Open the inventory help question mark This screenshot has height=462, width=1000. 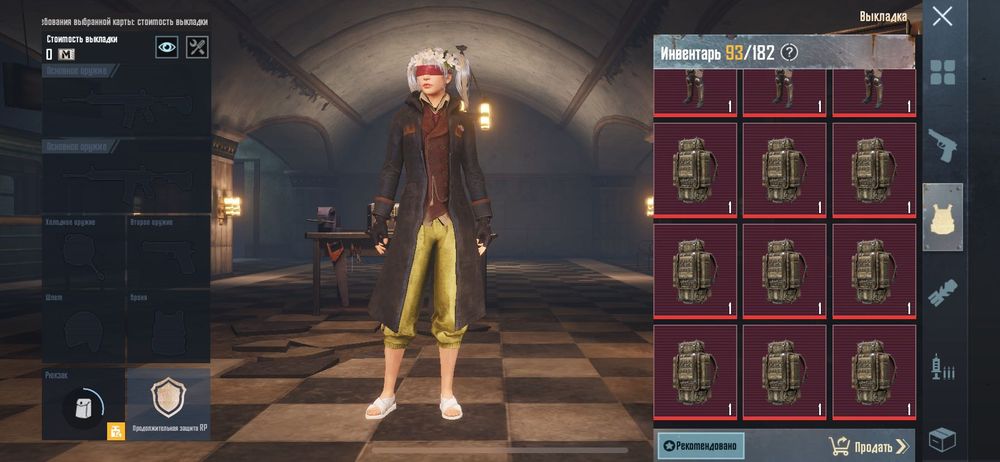(x=789, y=52)
